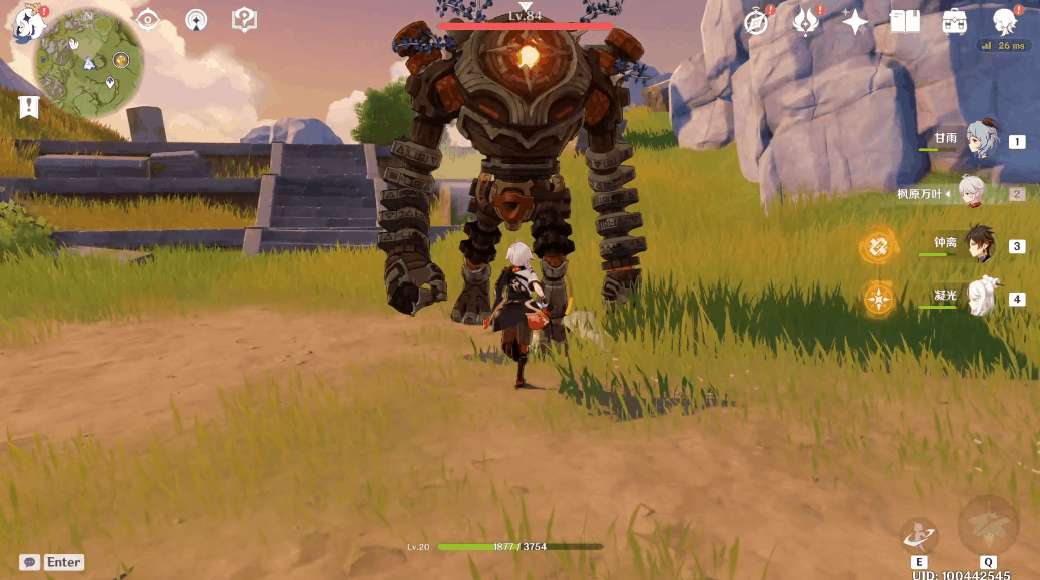Open the Inventory backpack icon
Screen dimensions: 1040x580
954,21
